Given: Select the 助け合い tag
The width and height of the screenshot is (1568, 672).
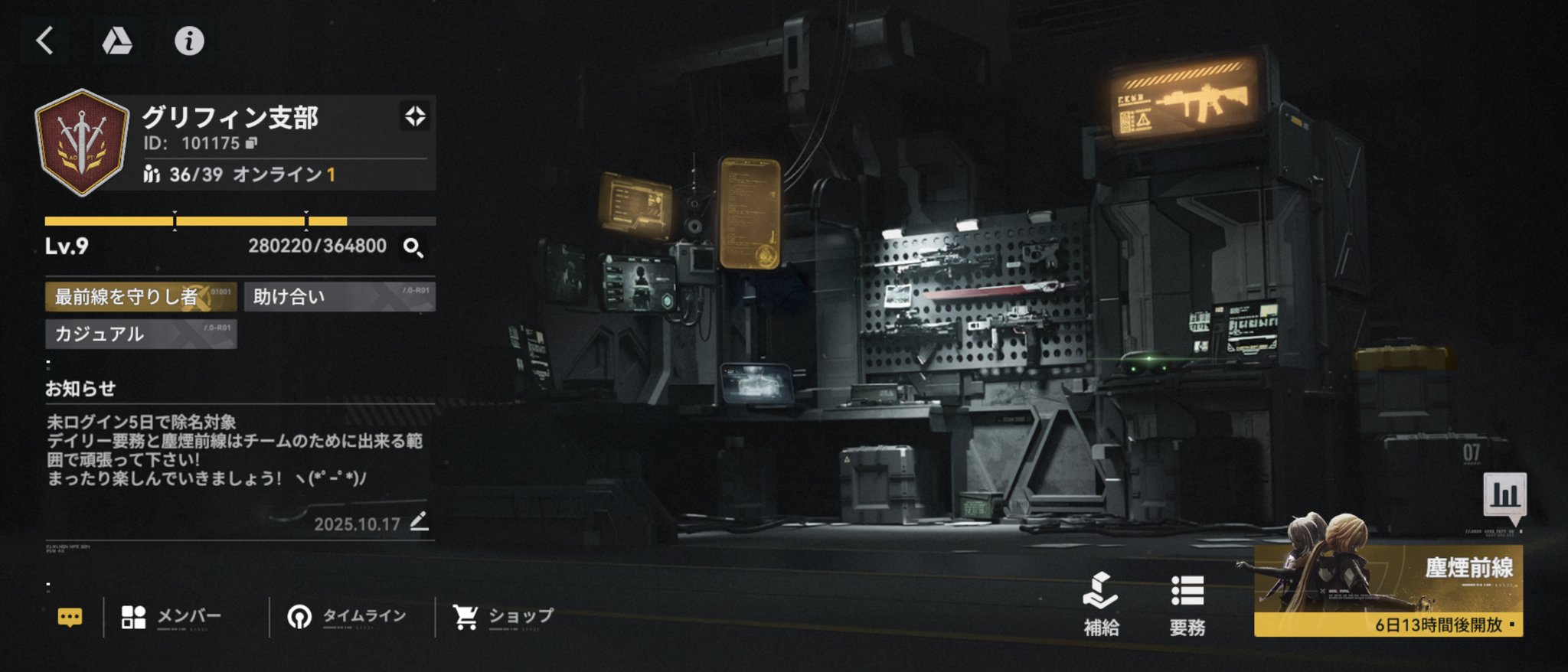Looking at the screenshot, I should (x=339, y=297).
